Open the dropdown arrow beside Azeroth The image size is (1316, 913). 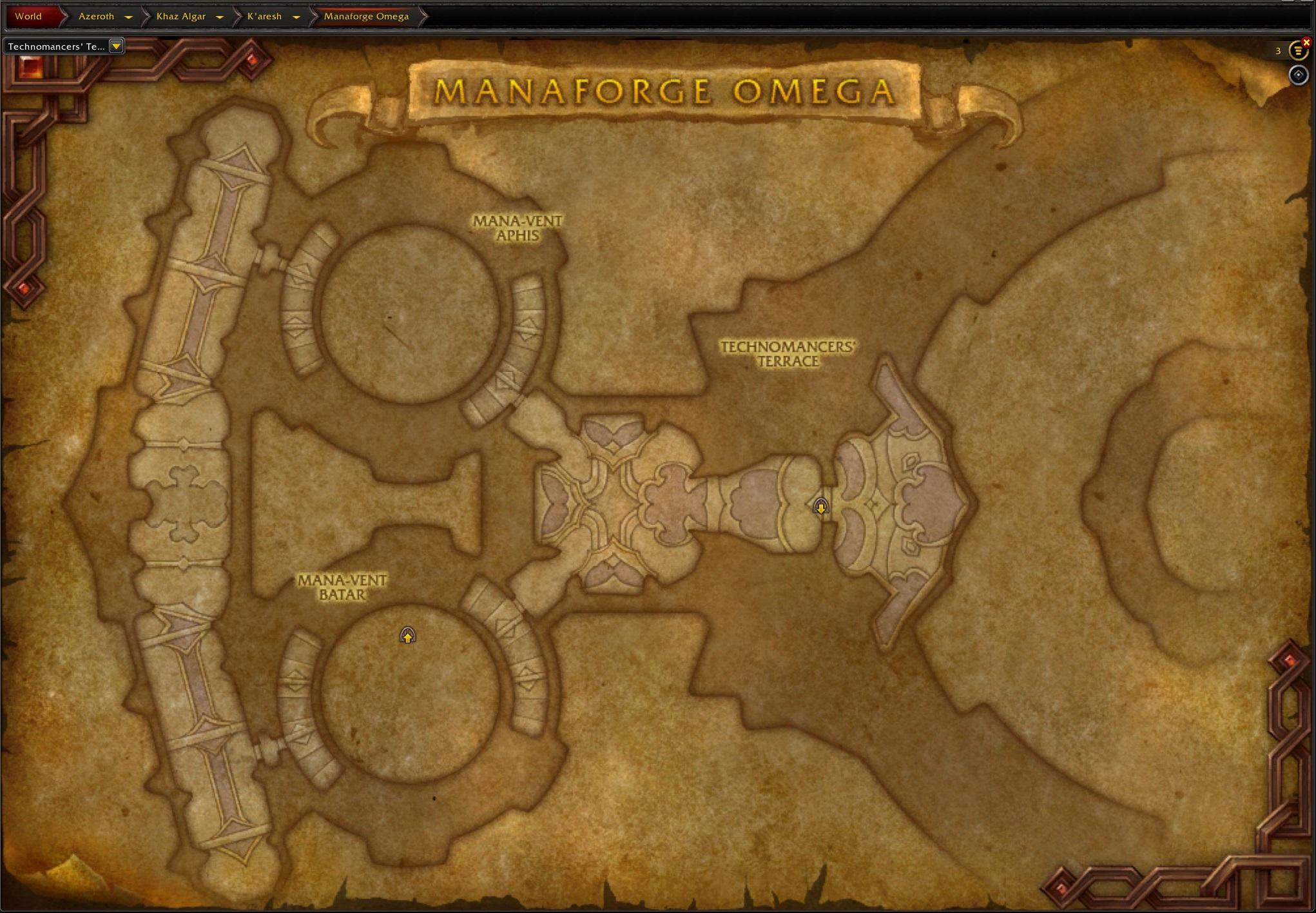pos(128,17)
